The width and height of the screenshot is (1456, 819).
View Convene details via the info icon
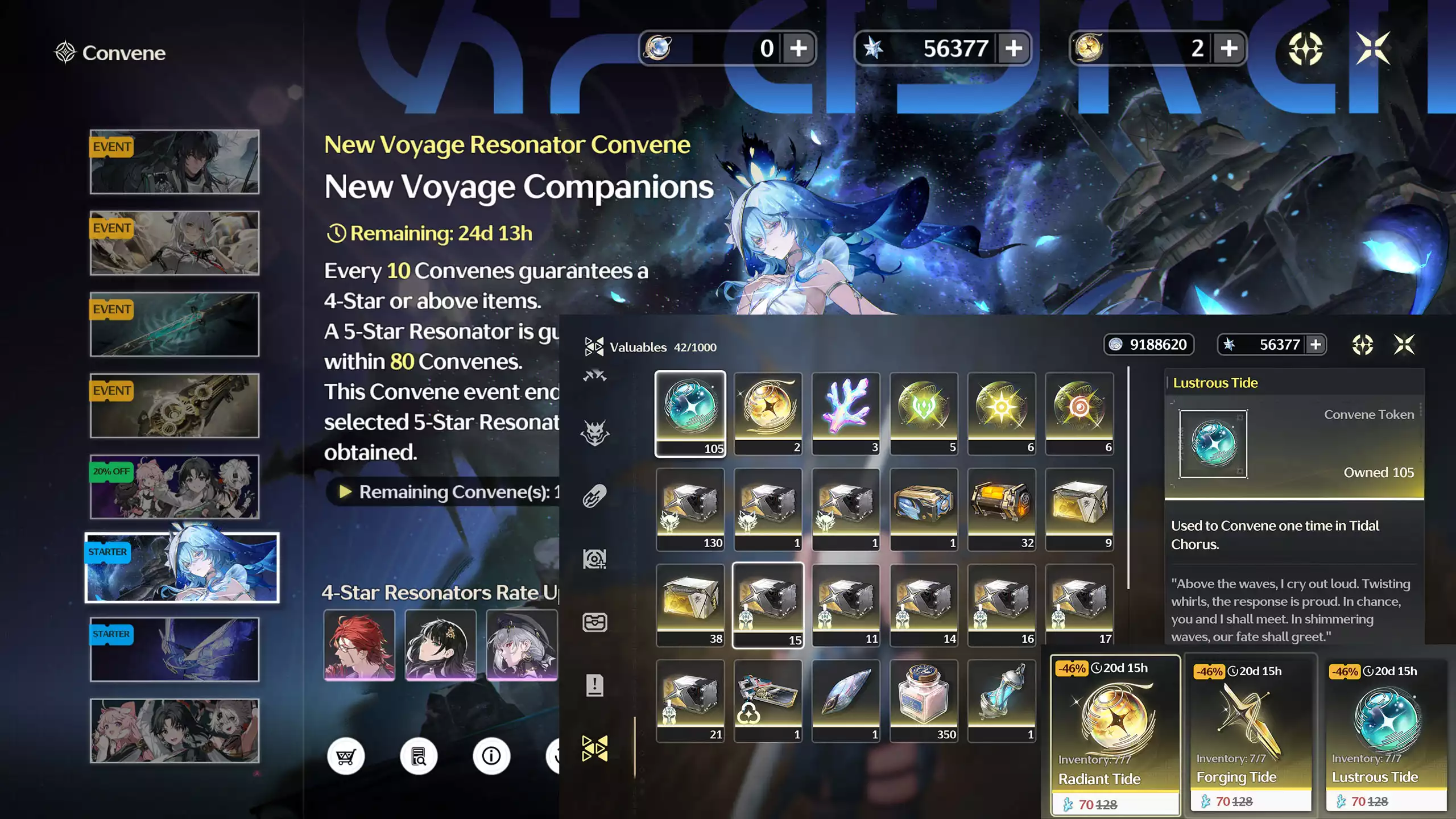tap(491, 755)
